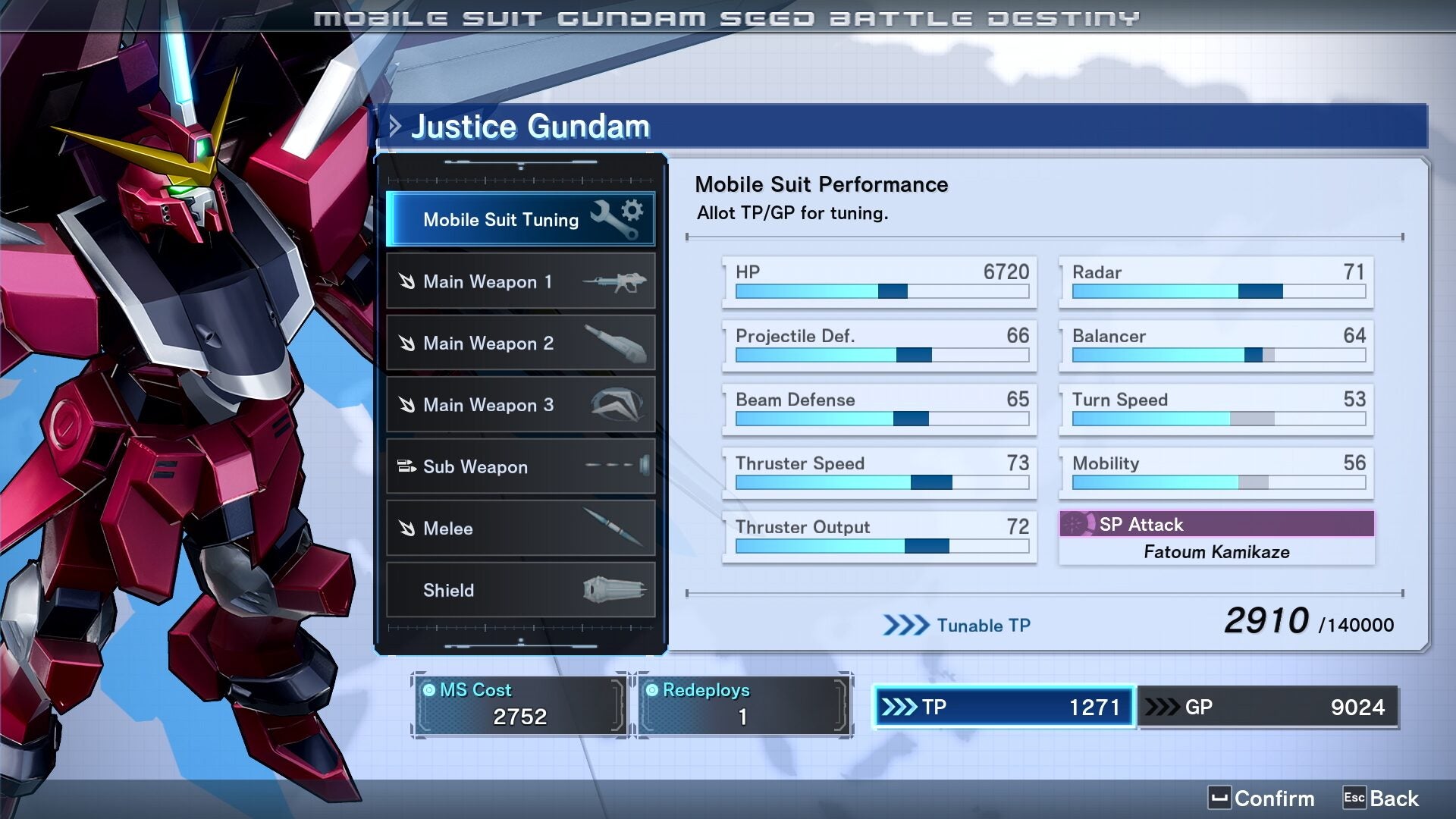
Task: Select the beam saber icon beside Melee
Action: tap(616, 528)
